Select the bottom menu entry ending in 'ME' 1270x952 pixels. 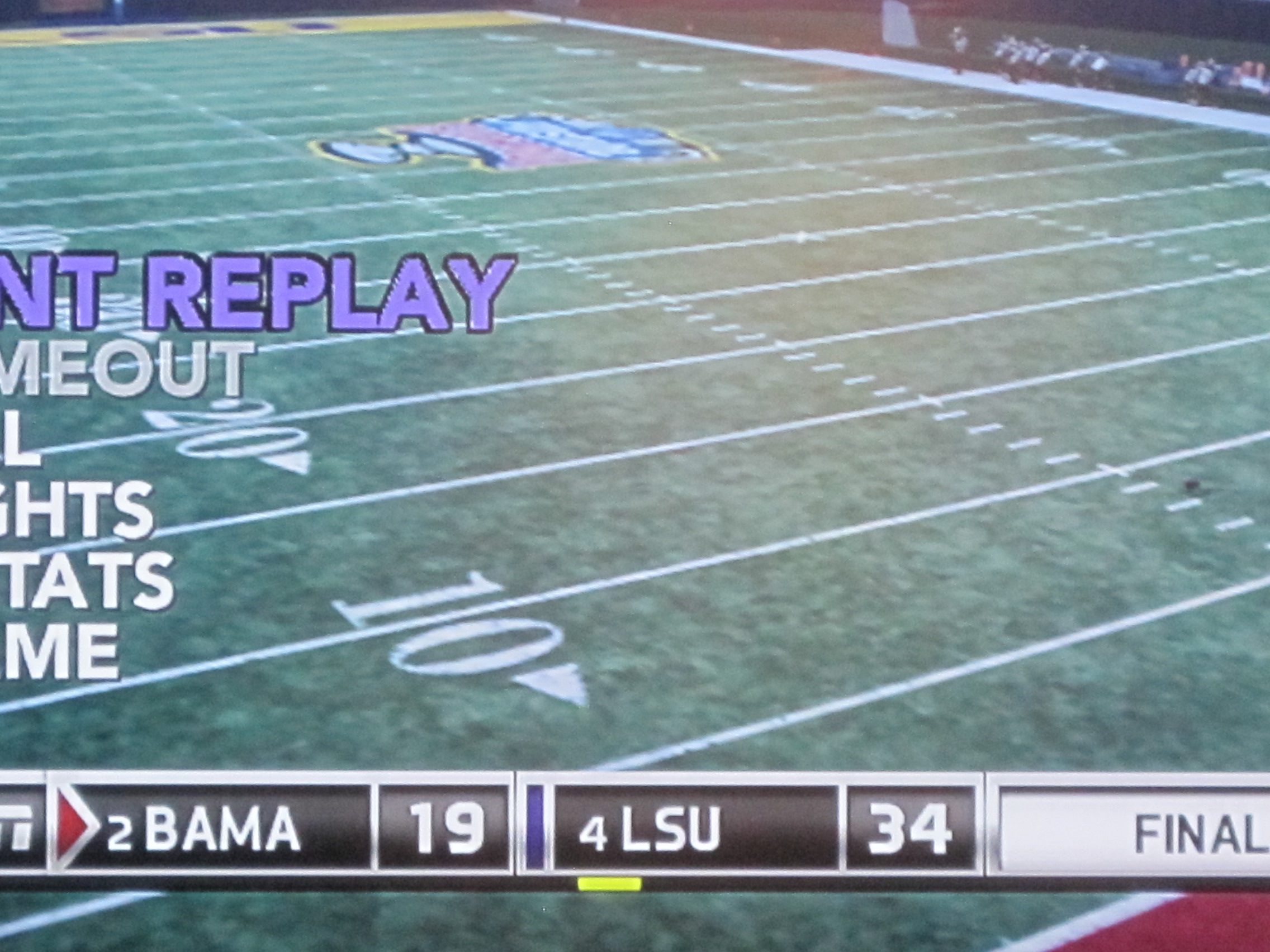point(60,651)
